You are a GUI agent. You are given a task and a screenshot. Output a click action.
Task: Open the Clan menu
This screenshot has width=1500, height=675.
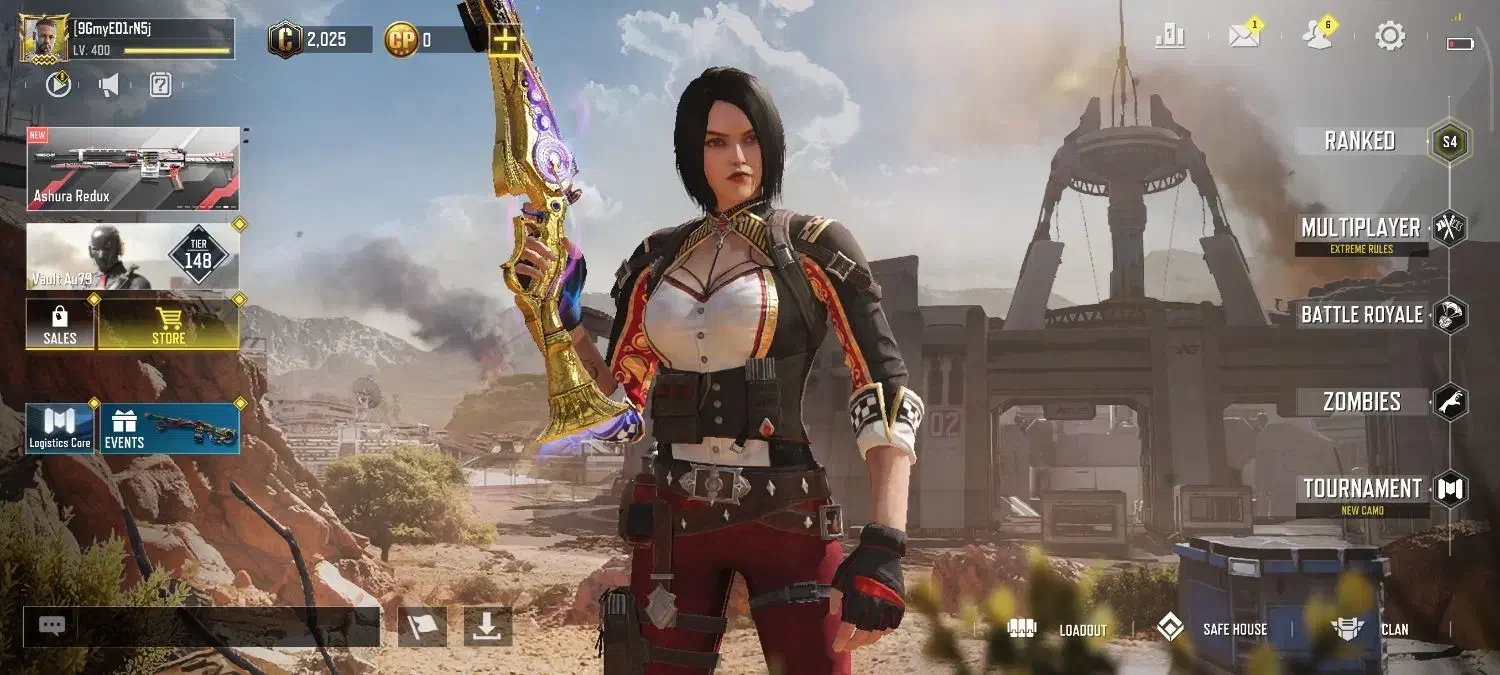(1370, 629)
